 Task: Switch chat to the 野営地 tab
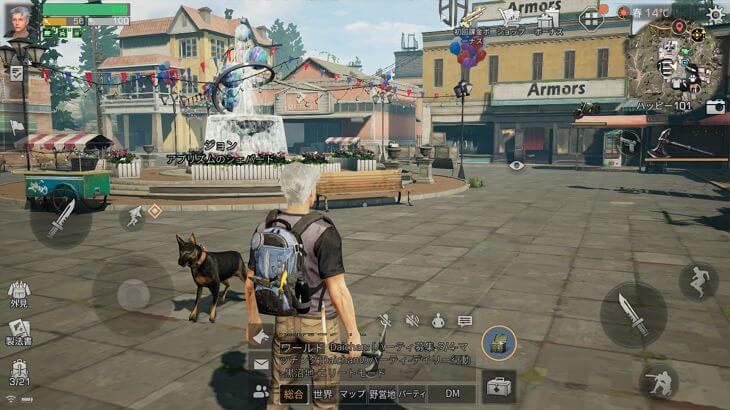[x=383, y=394]
